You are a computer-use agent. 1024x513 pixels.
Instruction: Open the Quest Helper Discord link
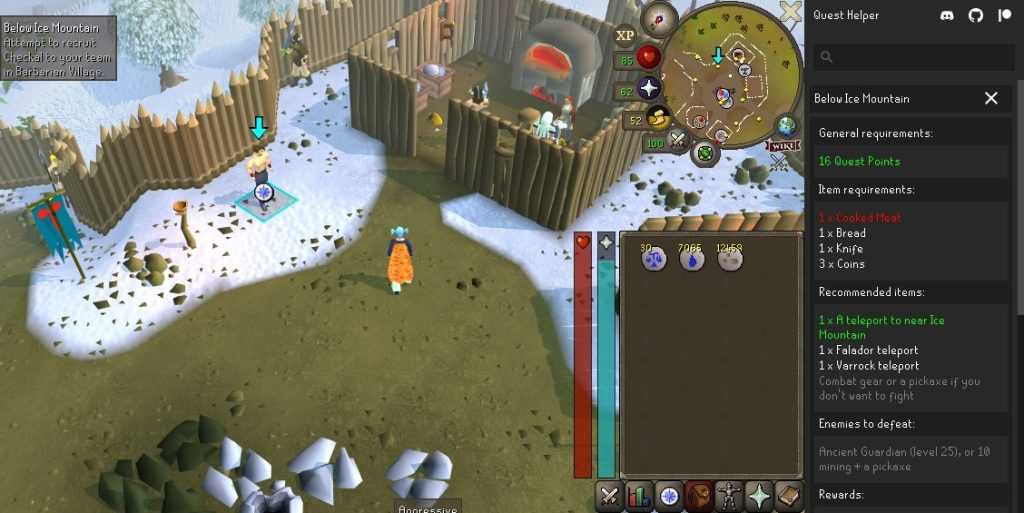[x=947, y=15]
